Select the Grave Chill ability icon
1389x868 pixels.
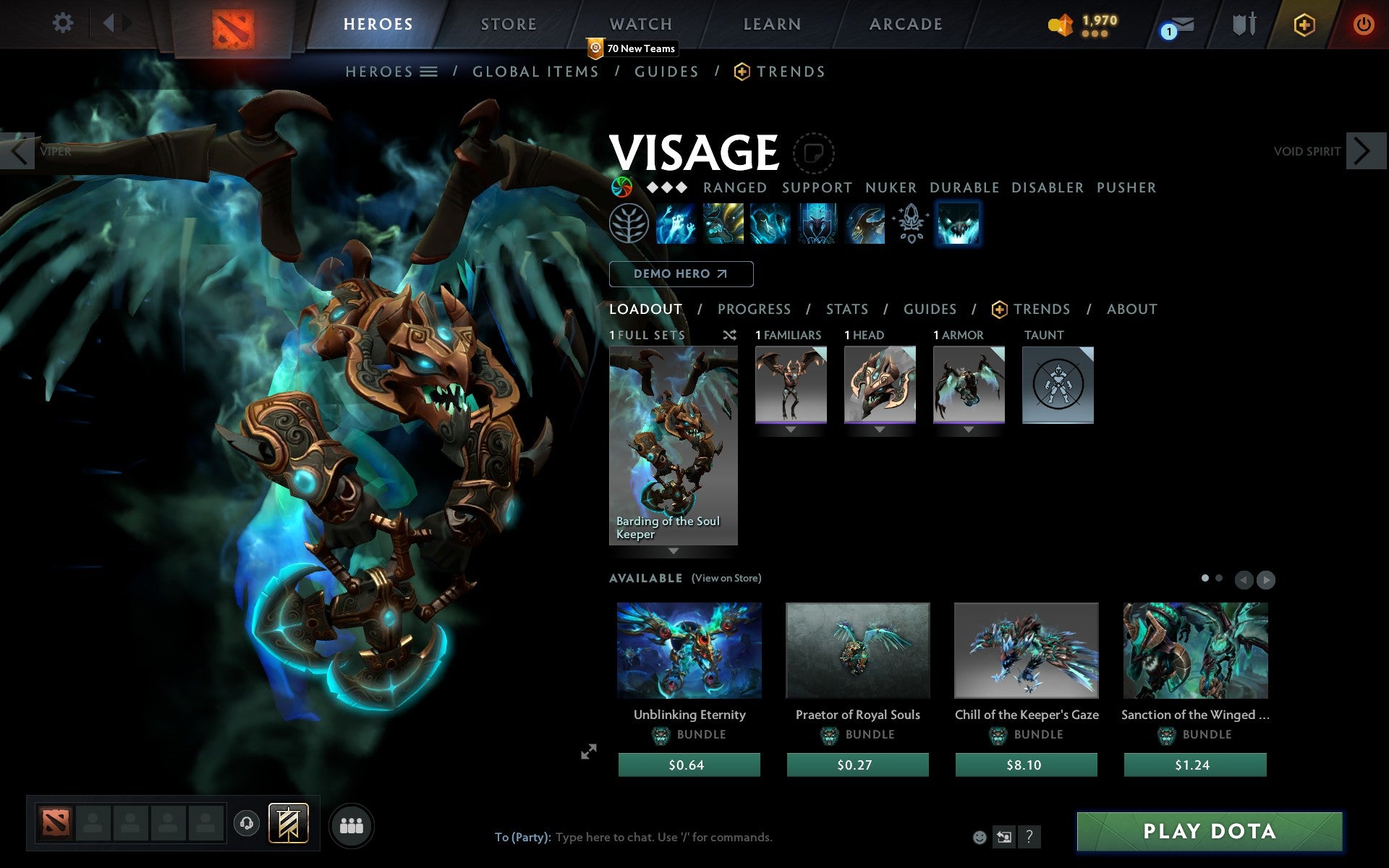[x=676, y=224]
